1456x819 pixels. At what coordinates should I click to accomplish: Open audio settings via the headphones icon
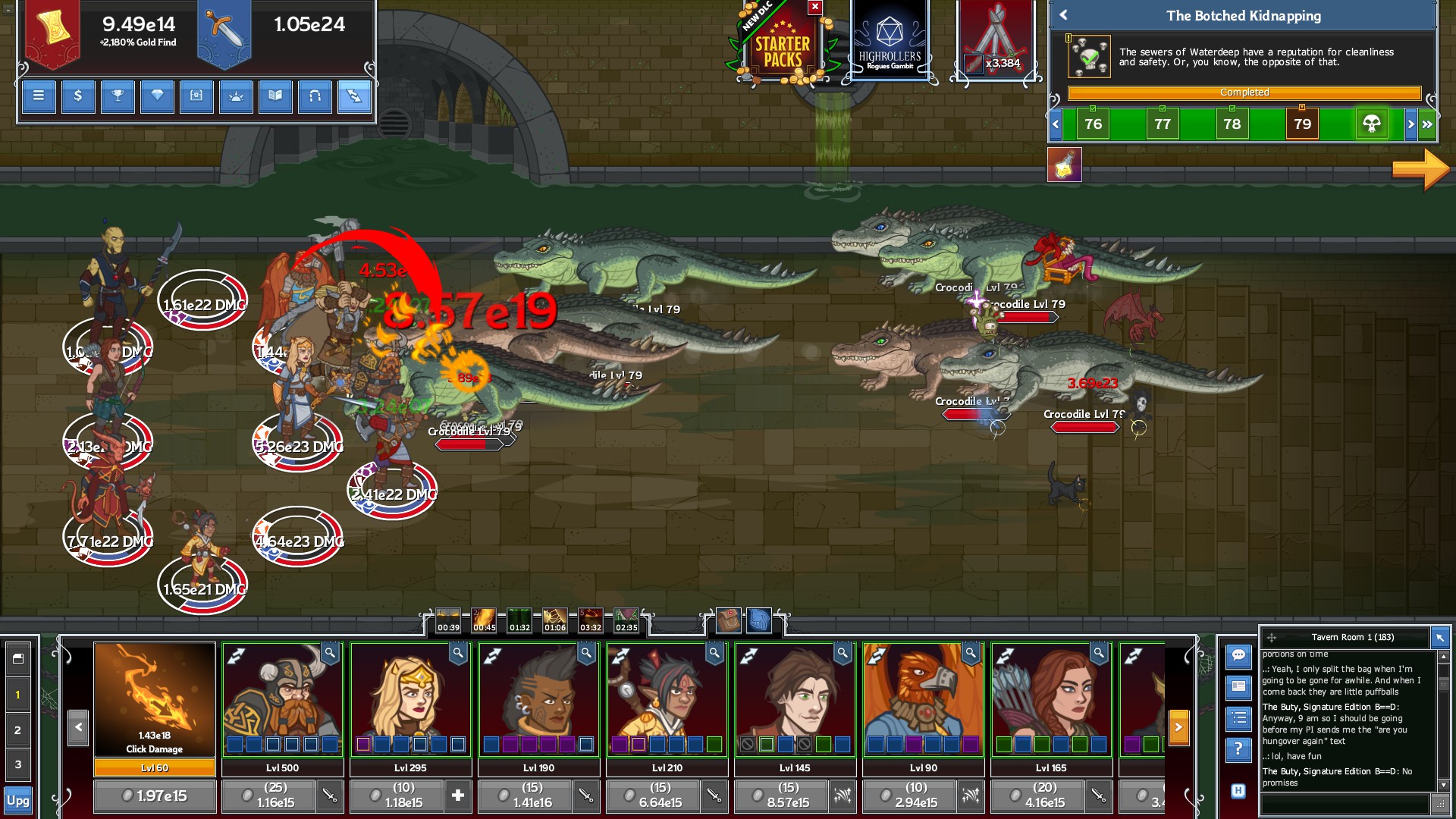click(x=315, y=97)
